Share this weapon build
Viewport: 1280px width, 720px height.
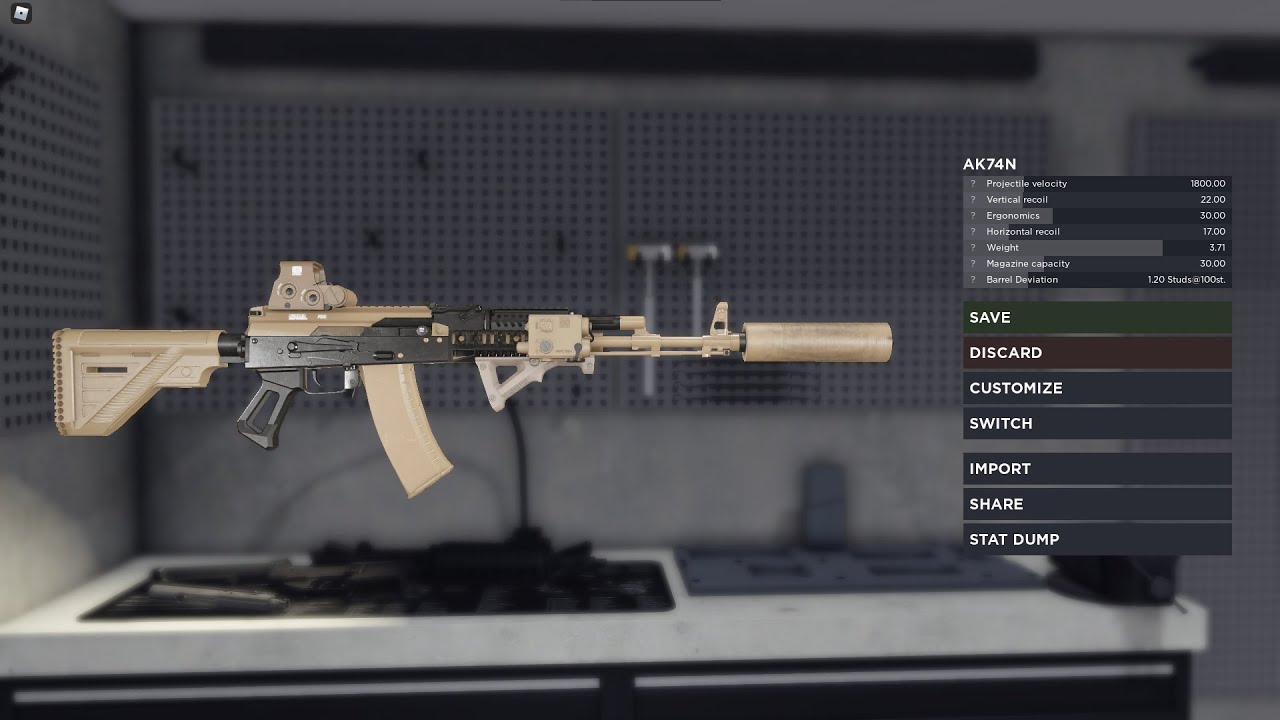pos(1097,504)
